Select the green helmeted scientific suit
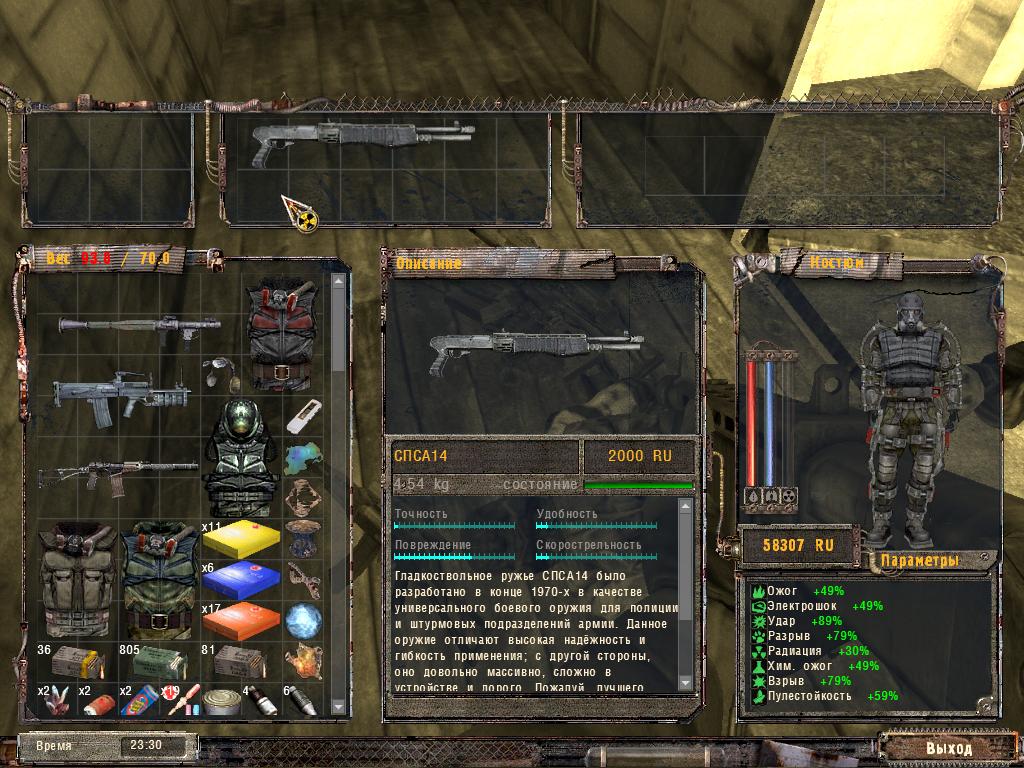This screenshot has height=768, width=1024. (241, 457)
